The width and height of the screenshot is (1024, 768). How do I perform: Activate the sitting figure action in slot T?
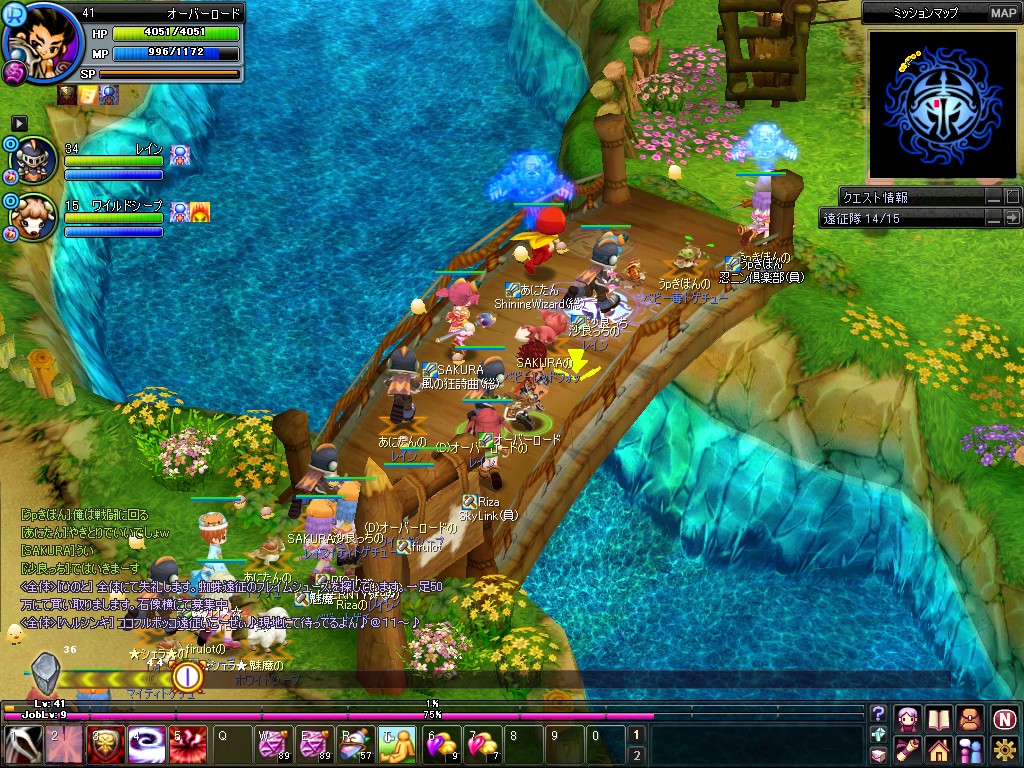(x=398, y=746)
